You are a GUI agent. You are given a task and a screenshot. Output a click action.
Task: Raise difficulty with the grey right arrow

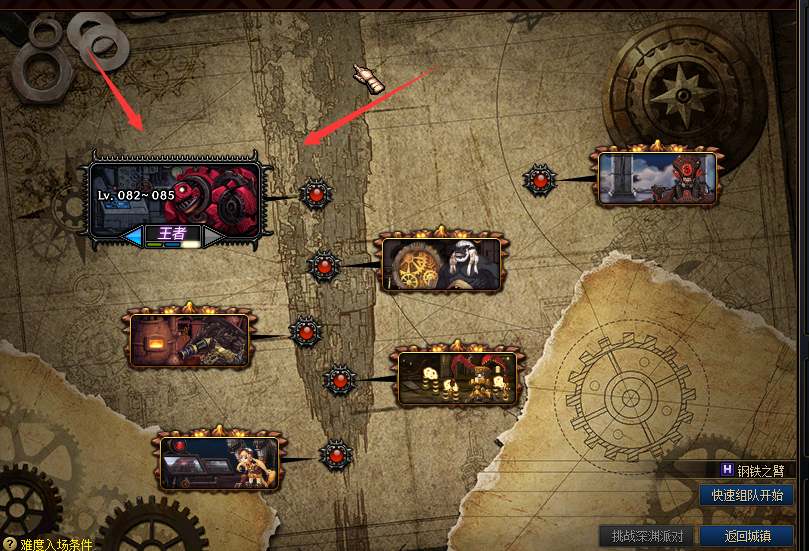[213, 236]
